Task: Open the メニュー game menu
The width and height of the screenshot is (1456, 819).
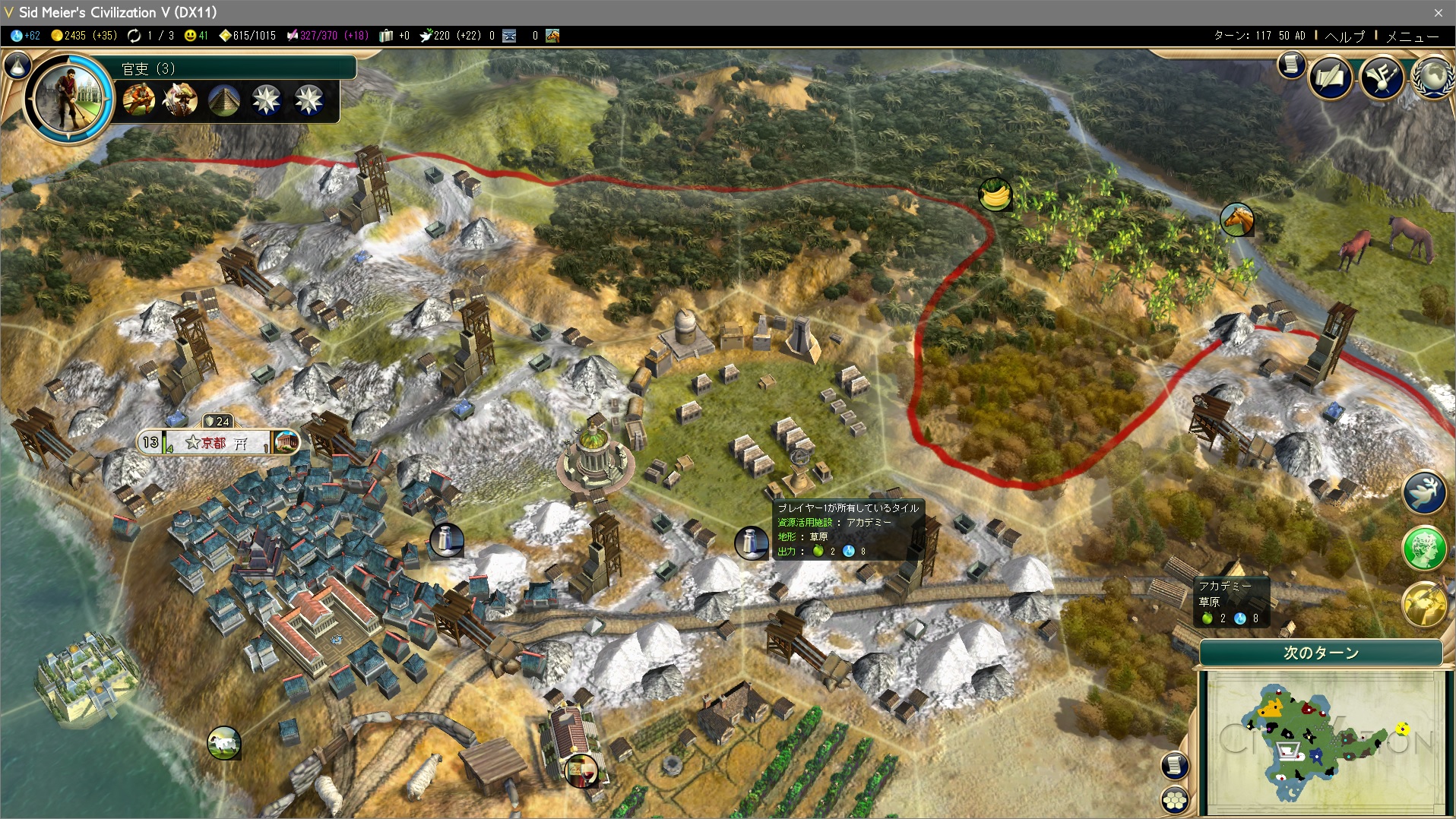Action: [1412, 36]
